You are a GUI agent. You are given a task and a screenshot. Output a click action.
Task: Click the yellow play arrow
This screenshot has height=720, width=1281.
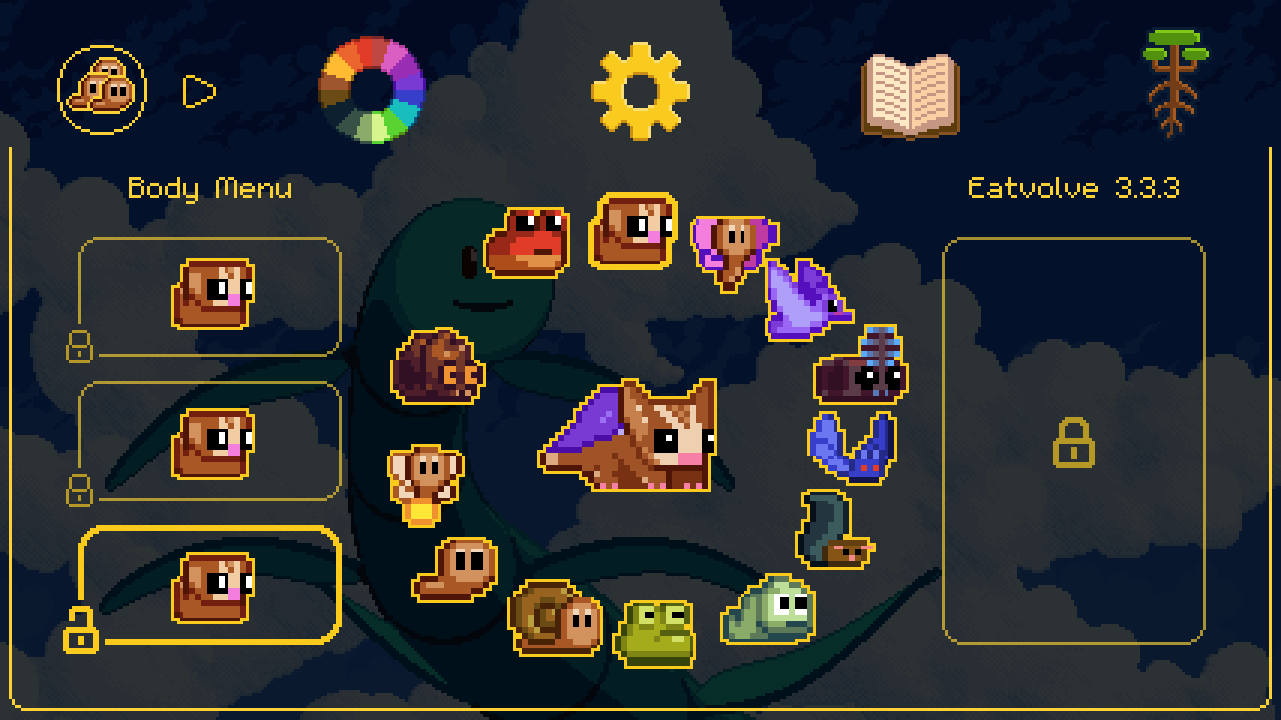199,91
